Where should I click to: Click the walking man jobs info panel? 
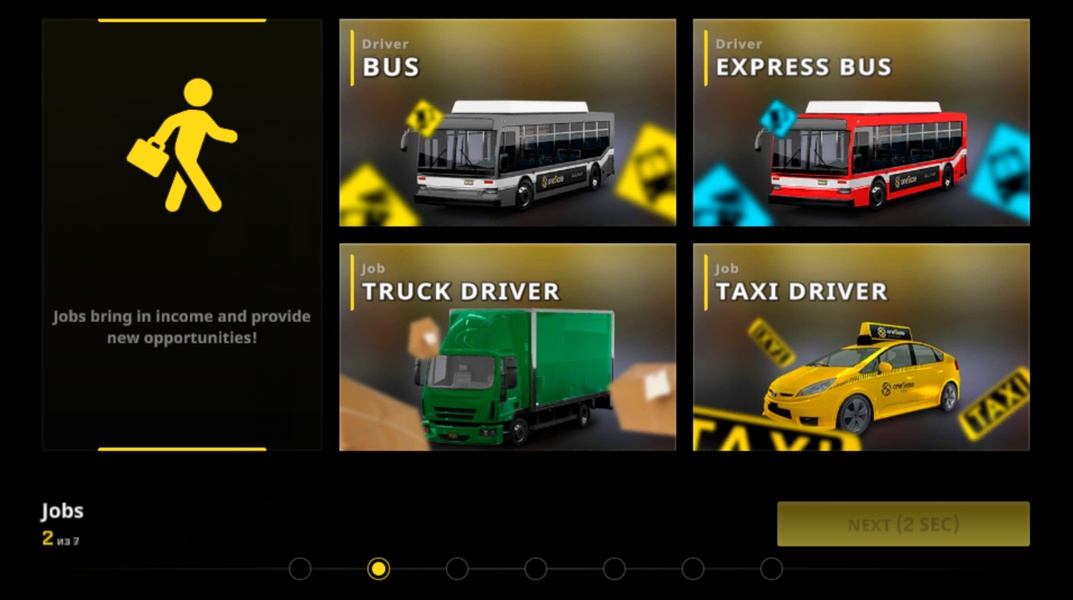(x=182, y=234)
